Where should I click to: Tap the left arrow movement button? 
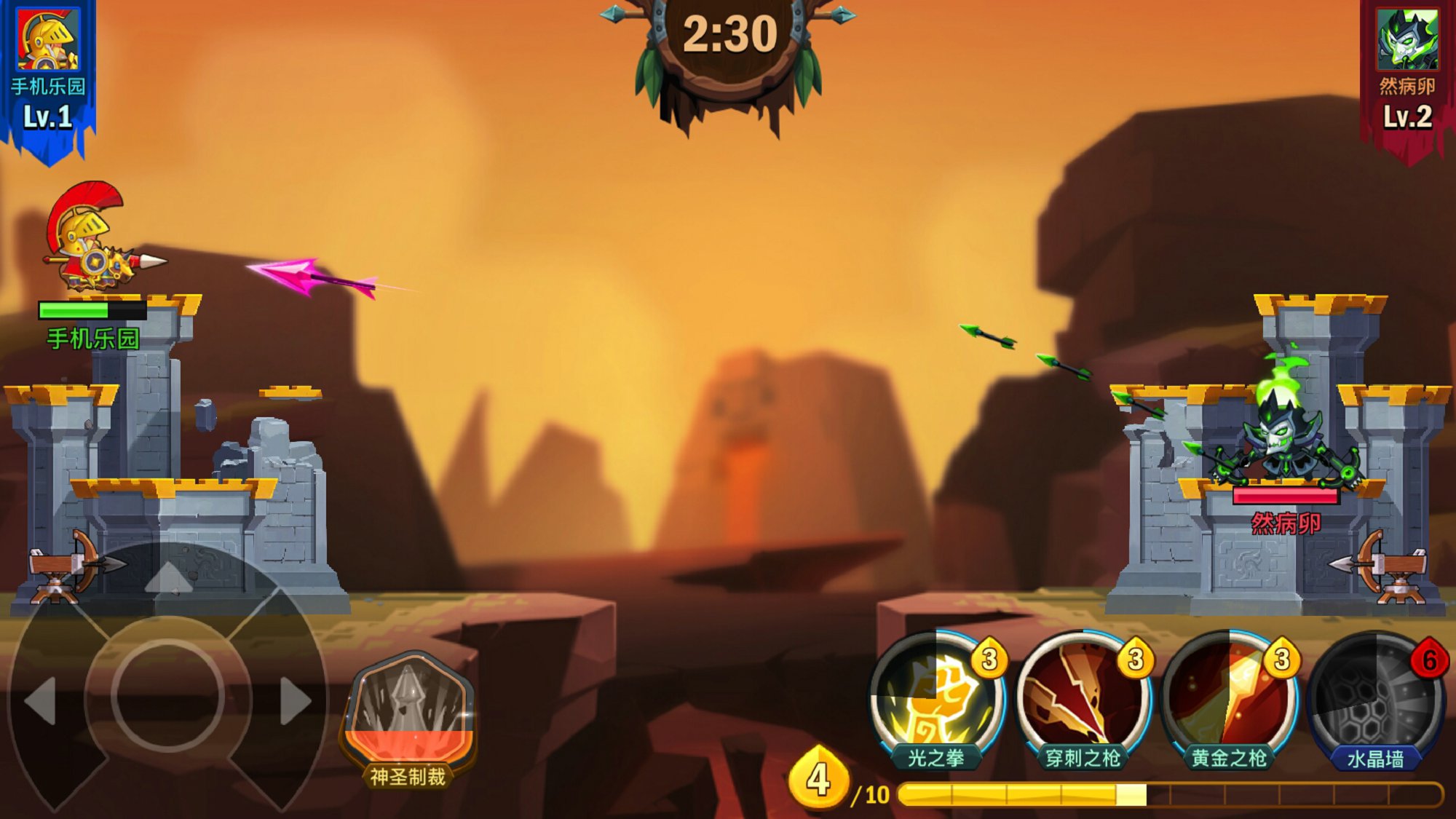click(41, 700)
